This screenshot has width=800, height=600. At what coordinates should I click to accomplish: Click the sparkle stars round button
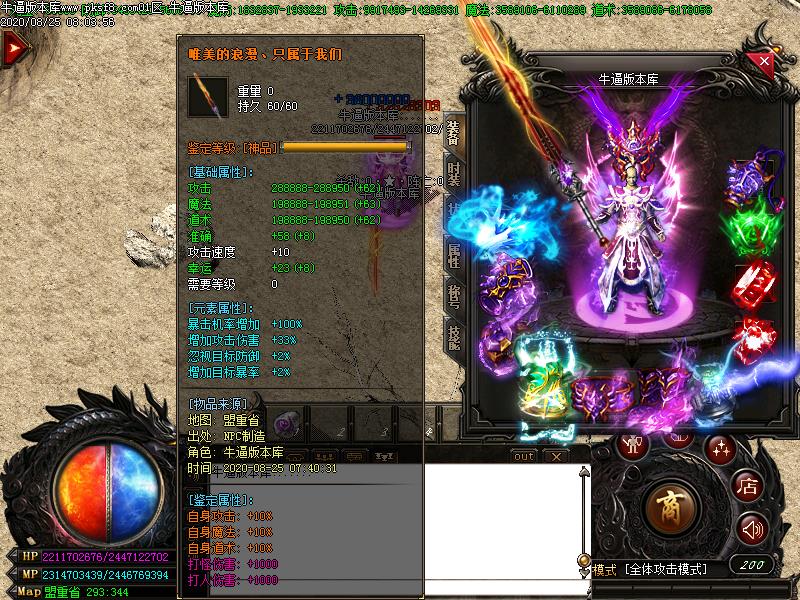point(720,448)
